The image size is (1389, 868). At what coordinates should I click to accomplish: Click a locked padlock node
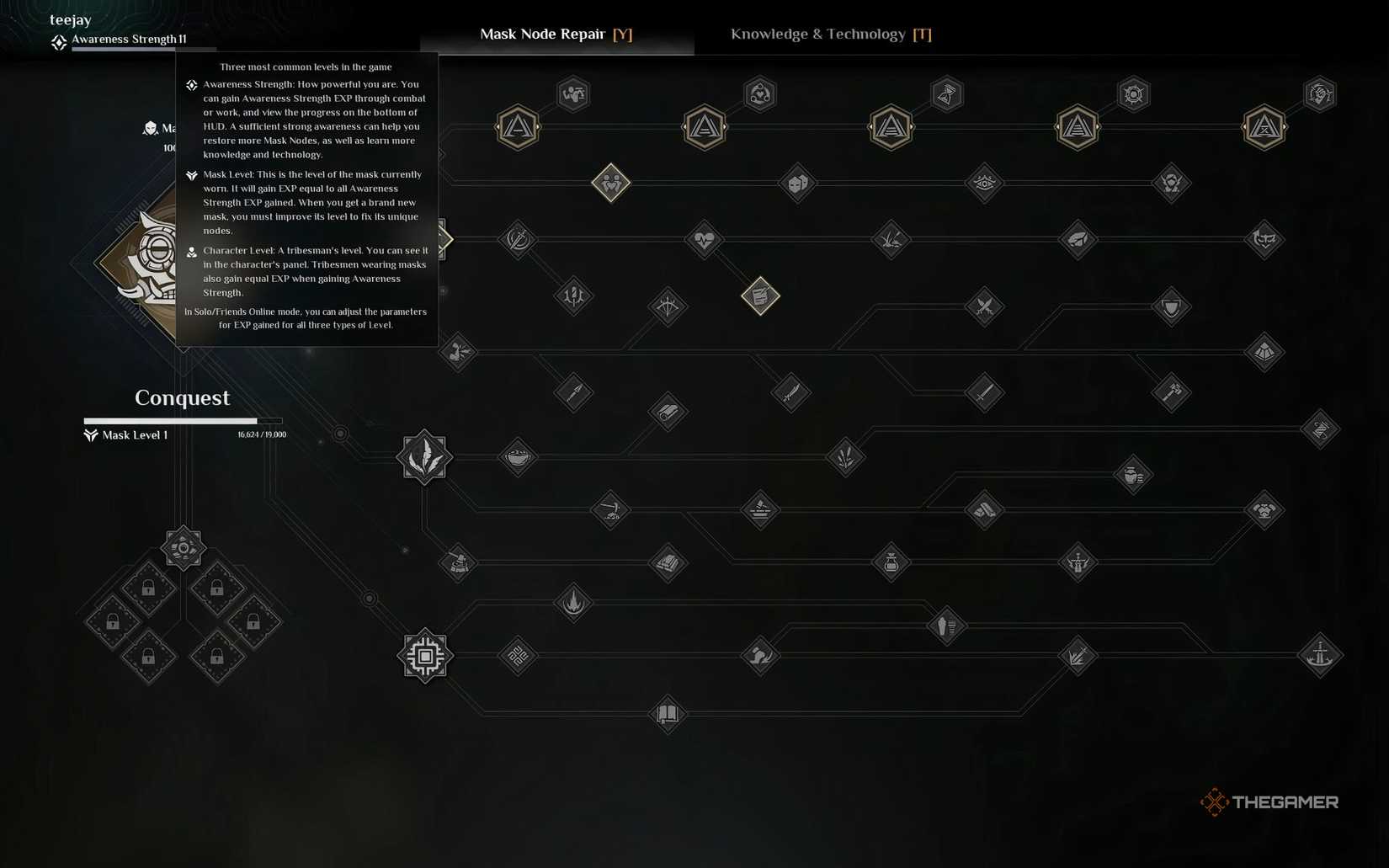(149, 587)
